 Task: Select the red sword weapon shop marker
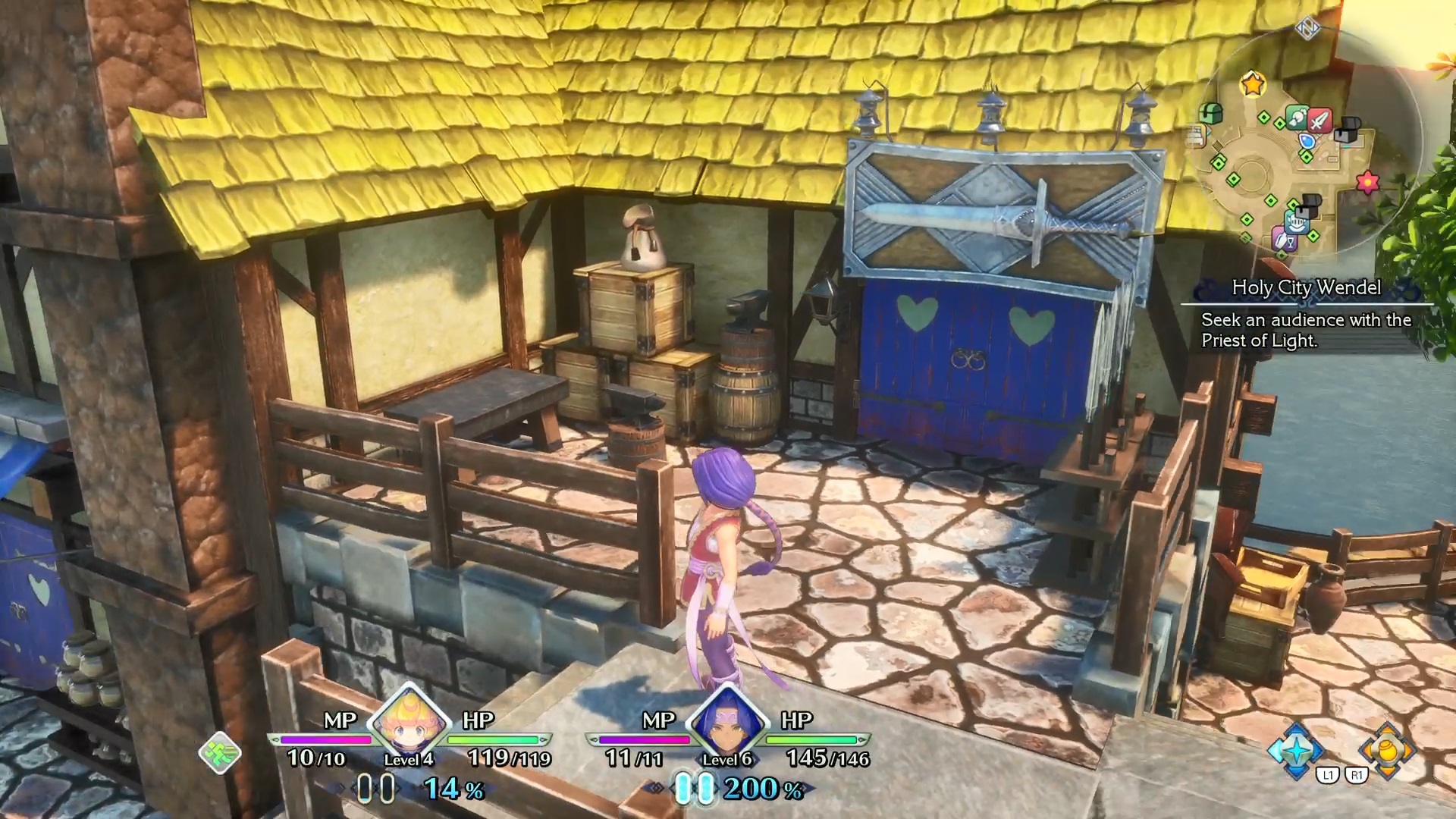(1319, 120)
